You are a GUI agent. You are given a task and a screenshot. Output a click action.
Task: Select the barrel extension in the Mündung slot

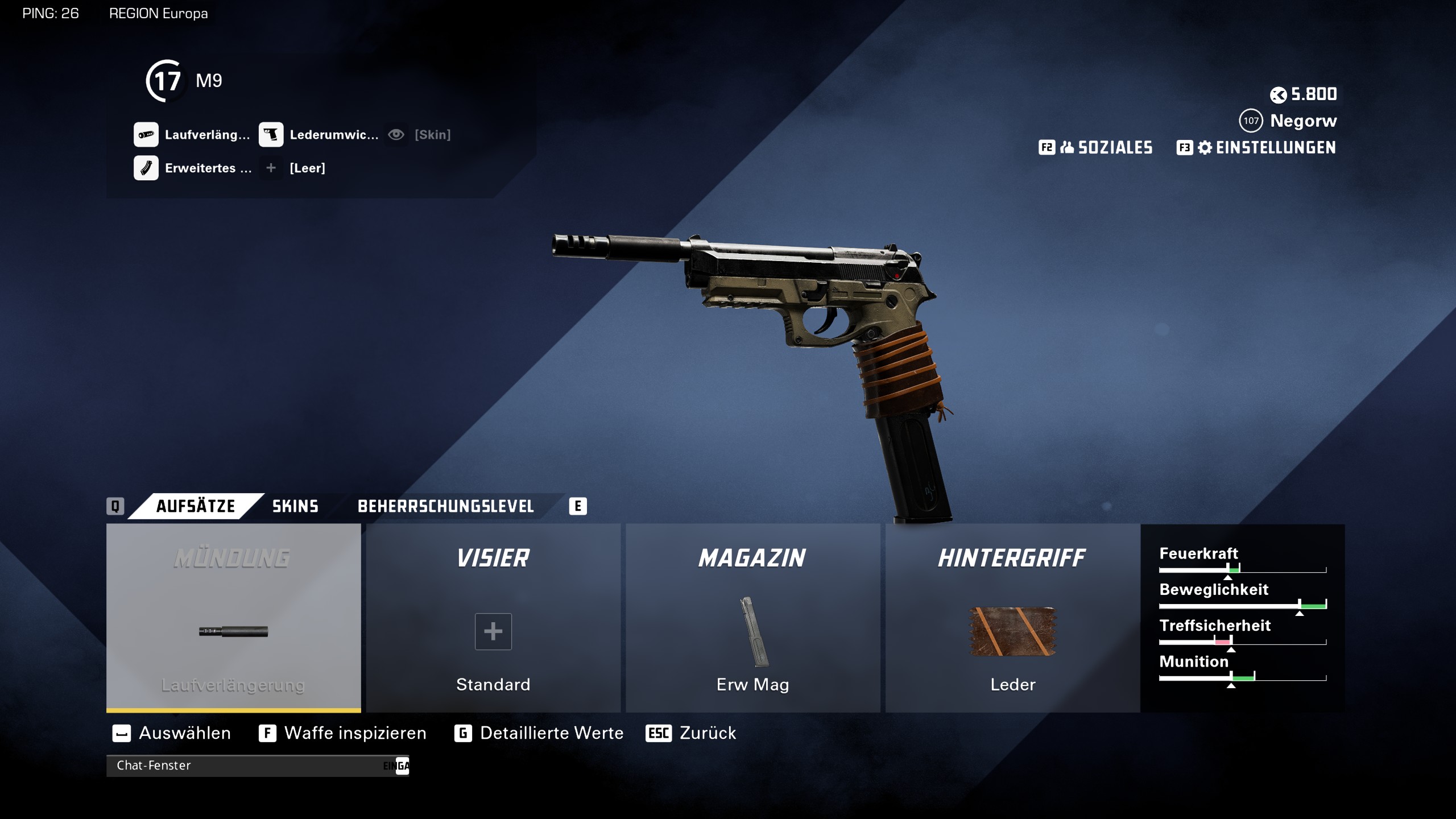(x=233, y=630)
